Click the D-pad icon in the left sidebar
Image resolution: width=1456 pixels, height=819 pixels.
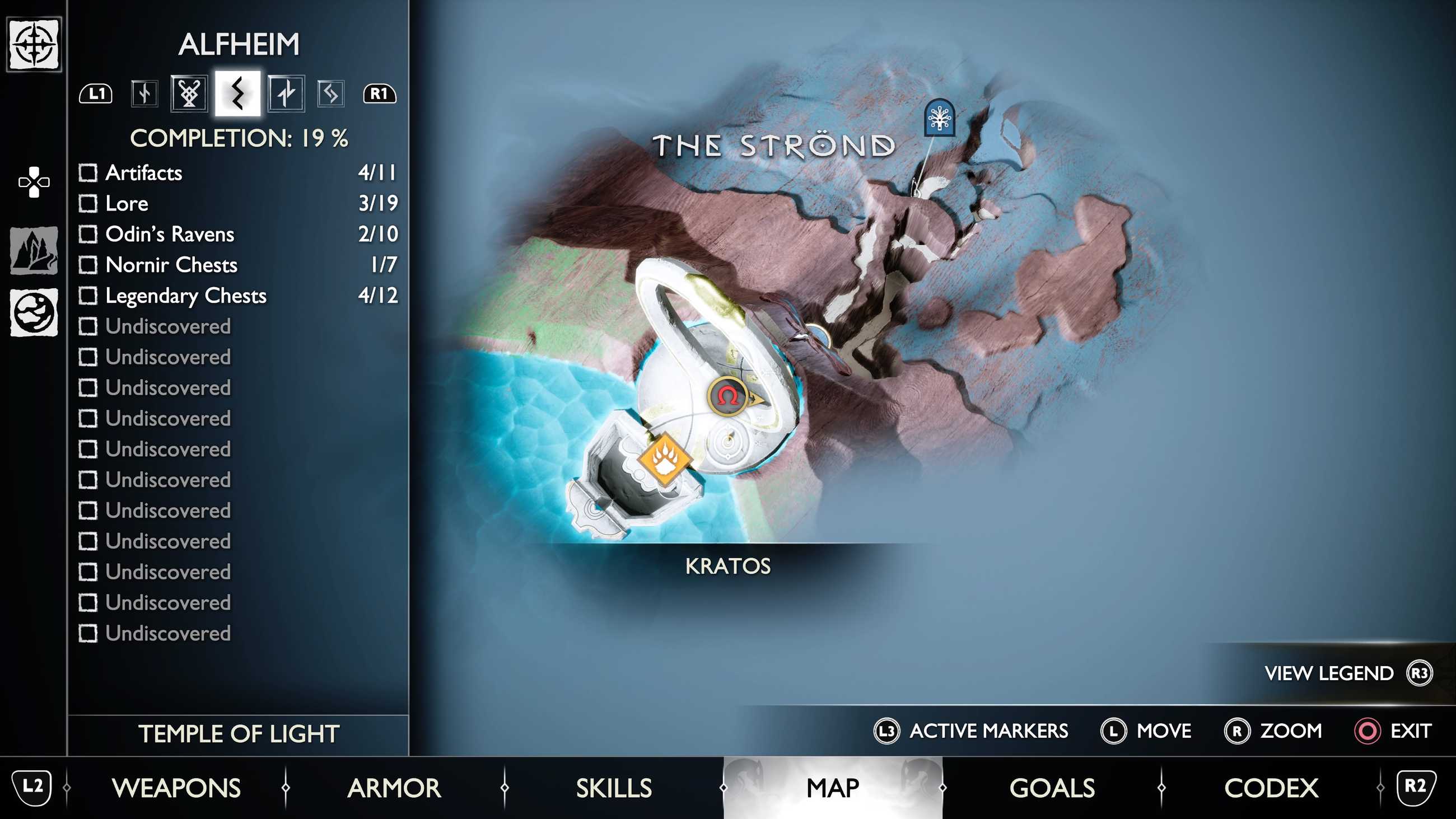35,182
